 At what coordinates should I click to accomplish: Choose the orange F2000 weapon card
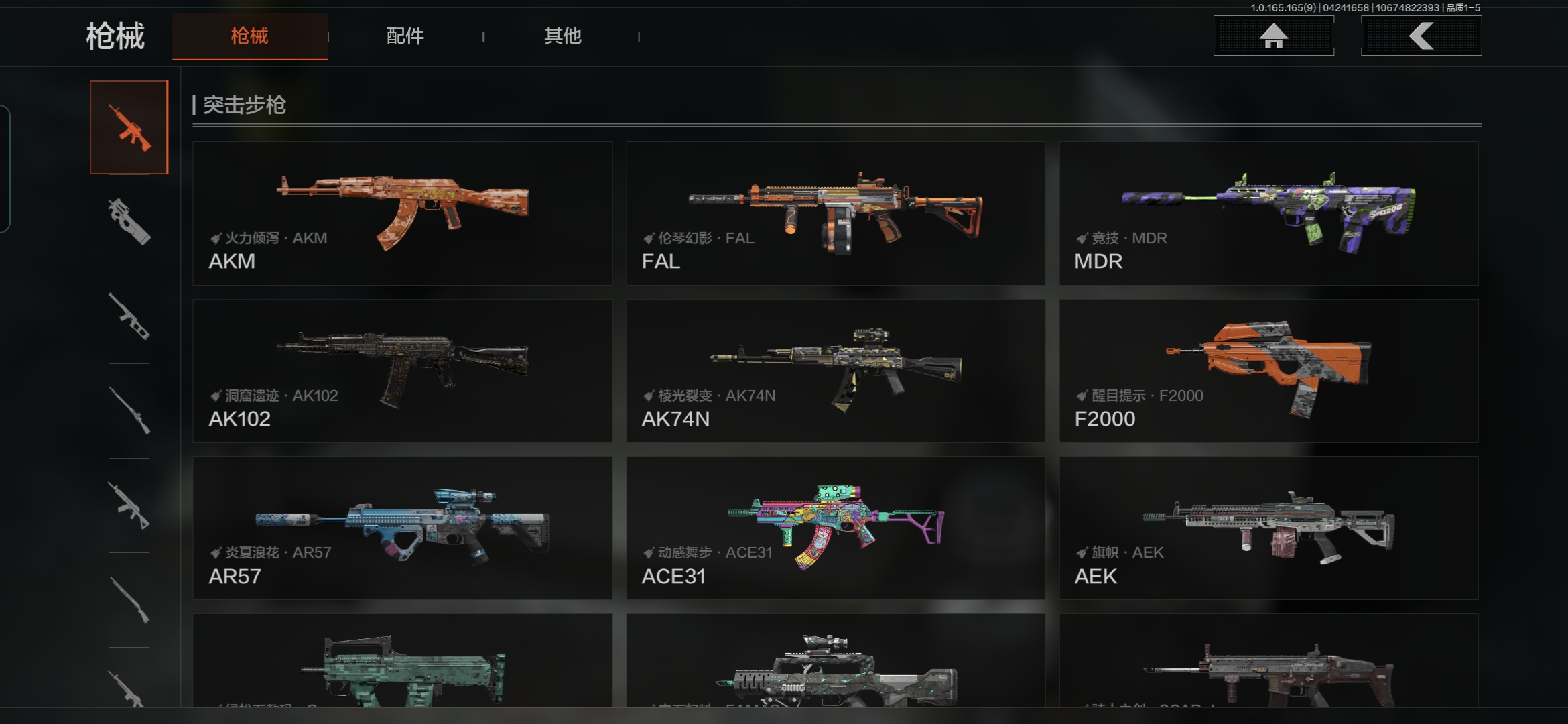click(1268, 371)
